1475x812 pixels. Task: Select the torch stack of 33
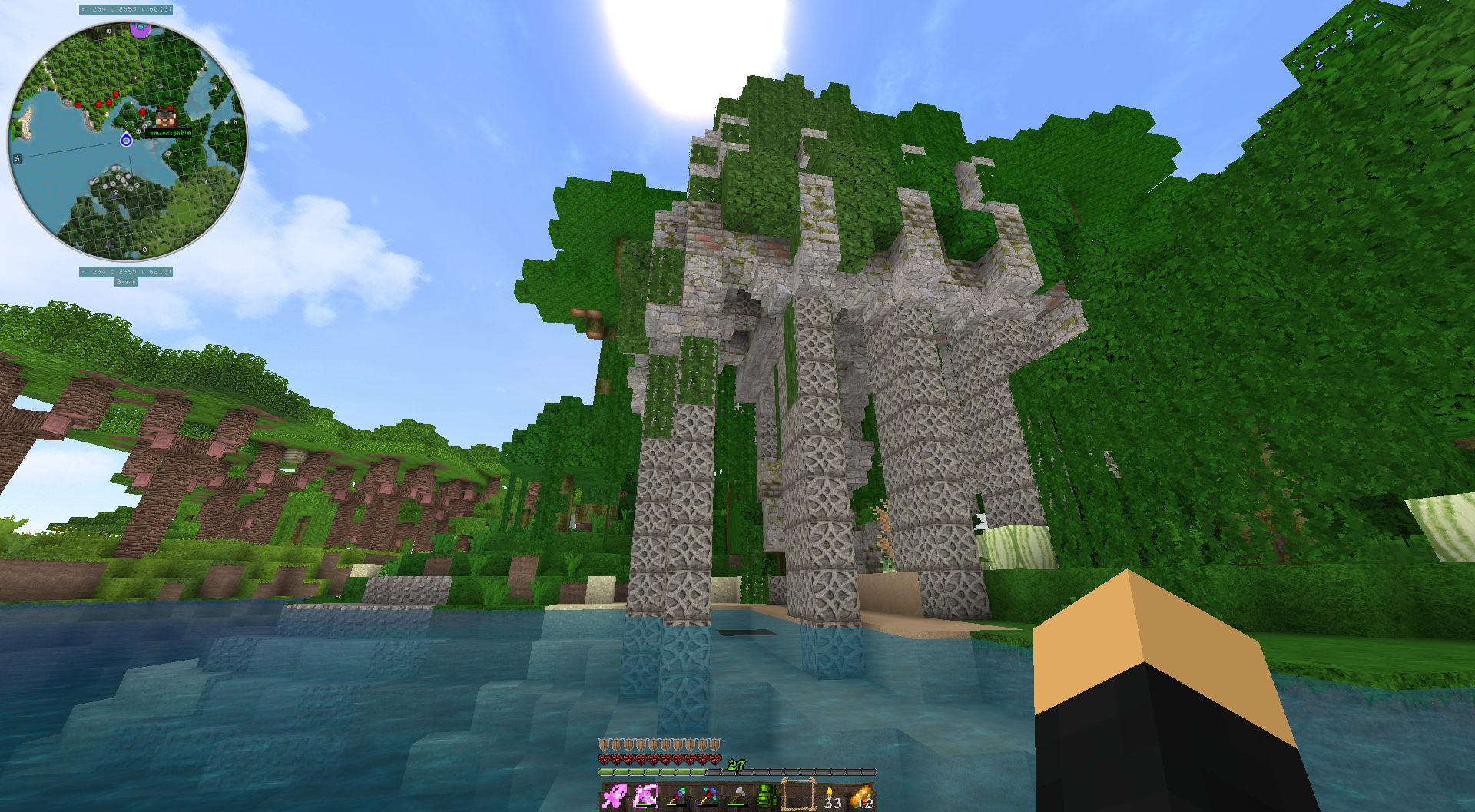click(x=830, y=797)
